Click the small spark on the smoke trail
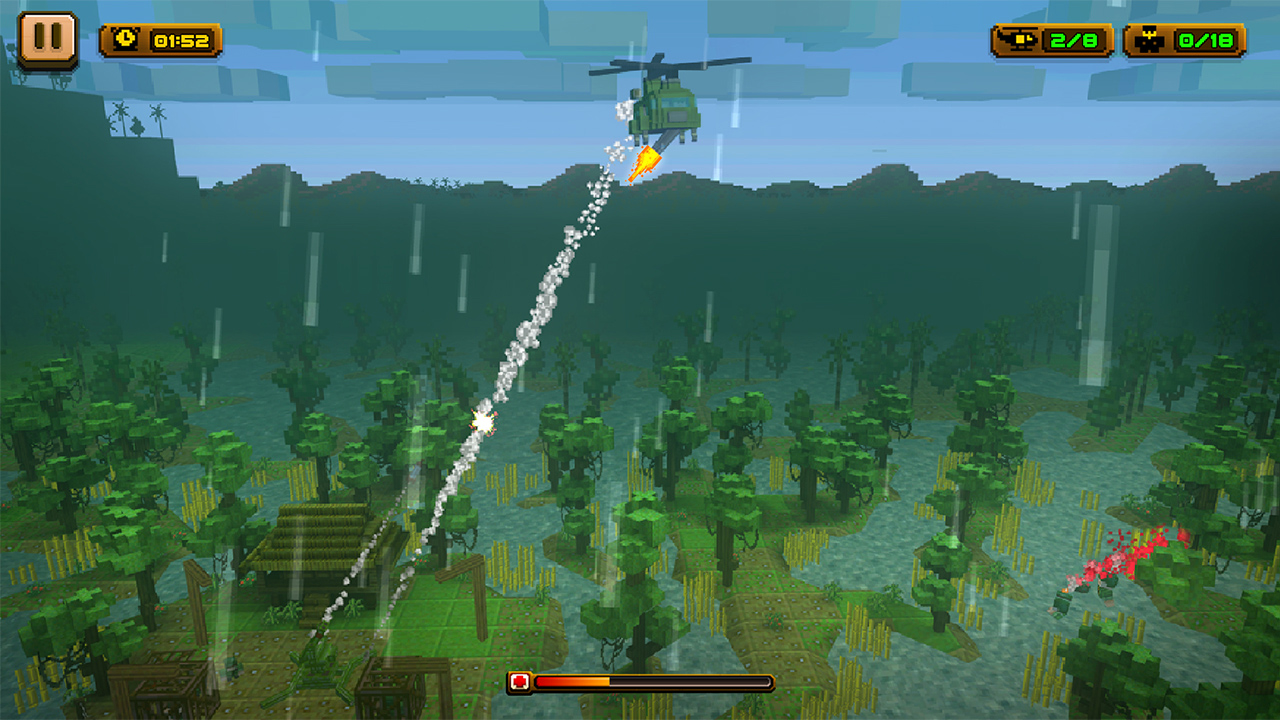 482,423
